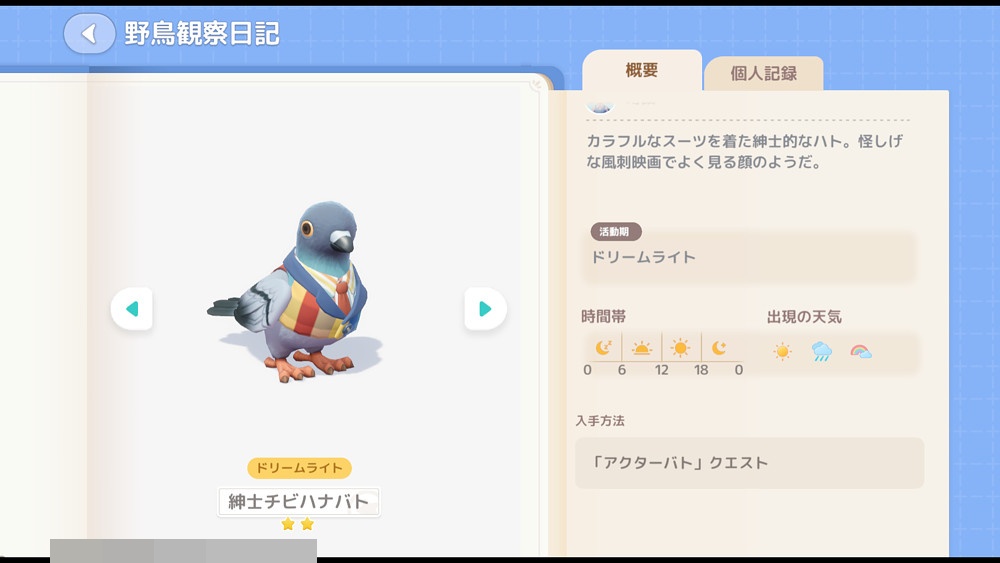Show the previous bird entry
The height and width of the screenshot is (563, 1000).
click(x=132, y=309)
